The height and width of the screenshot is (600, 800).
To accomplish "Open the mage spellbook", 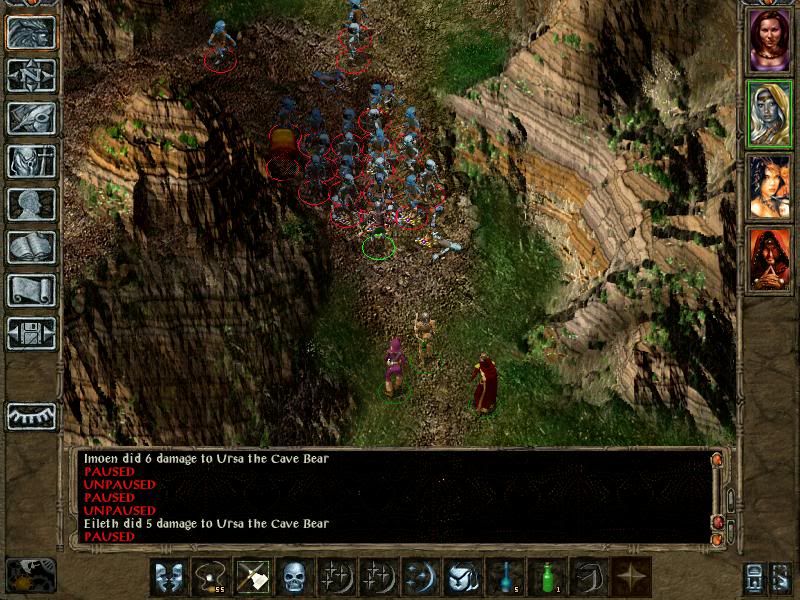I will point(31,247).
